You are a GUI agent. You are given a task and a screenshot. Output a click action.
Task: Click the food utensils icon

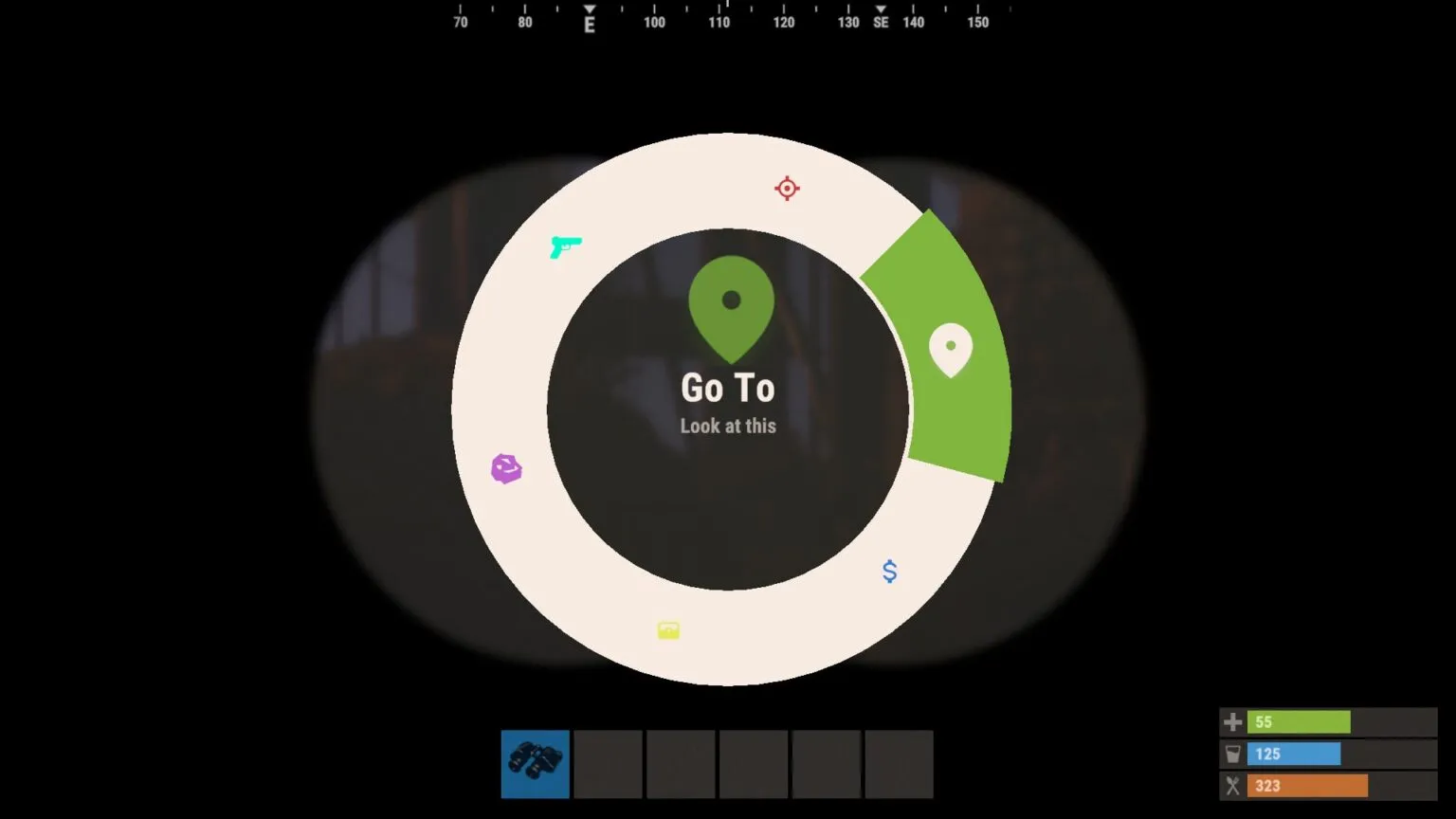pyautogui.click(x=1232, y=786)
